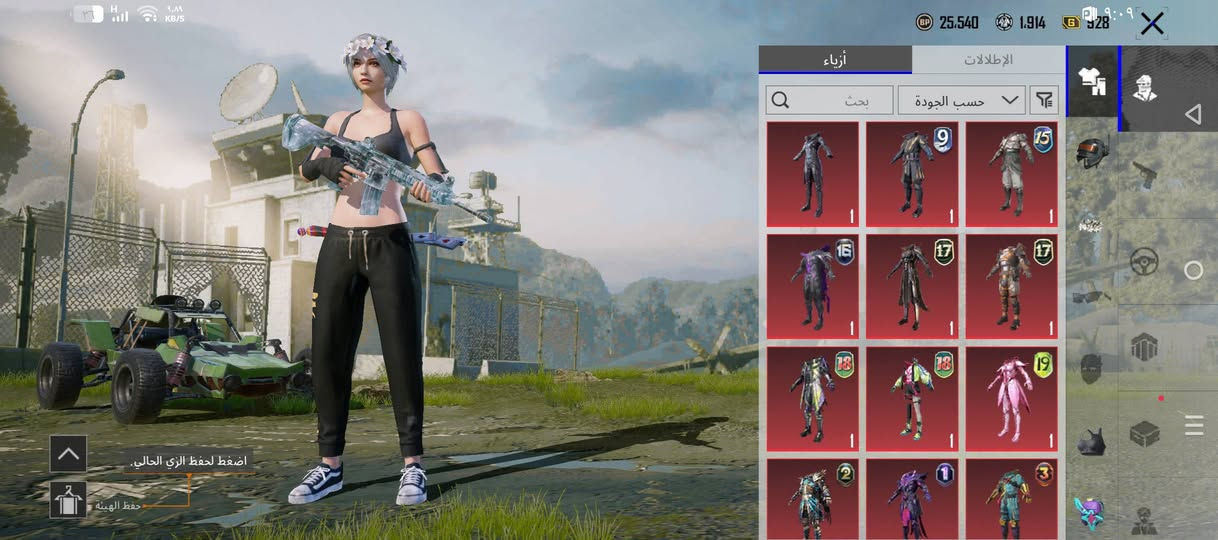The width and height of the screenshot is (1218, 540).
Task: Open the حسب الجودة sort dropdown
Action: click(962, 100)
